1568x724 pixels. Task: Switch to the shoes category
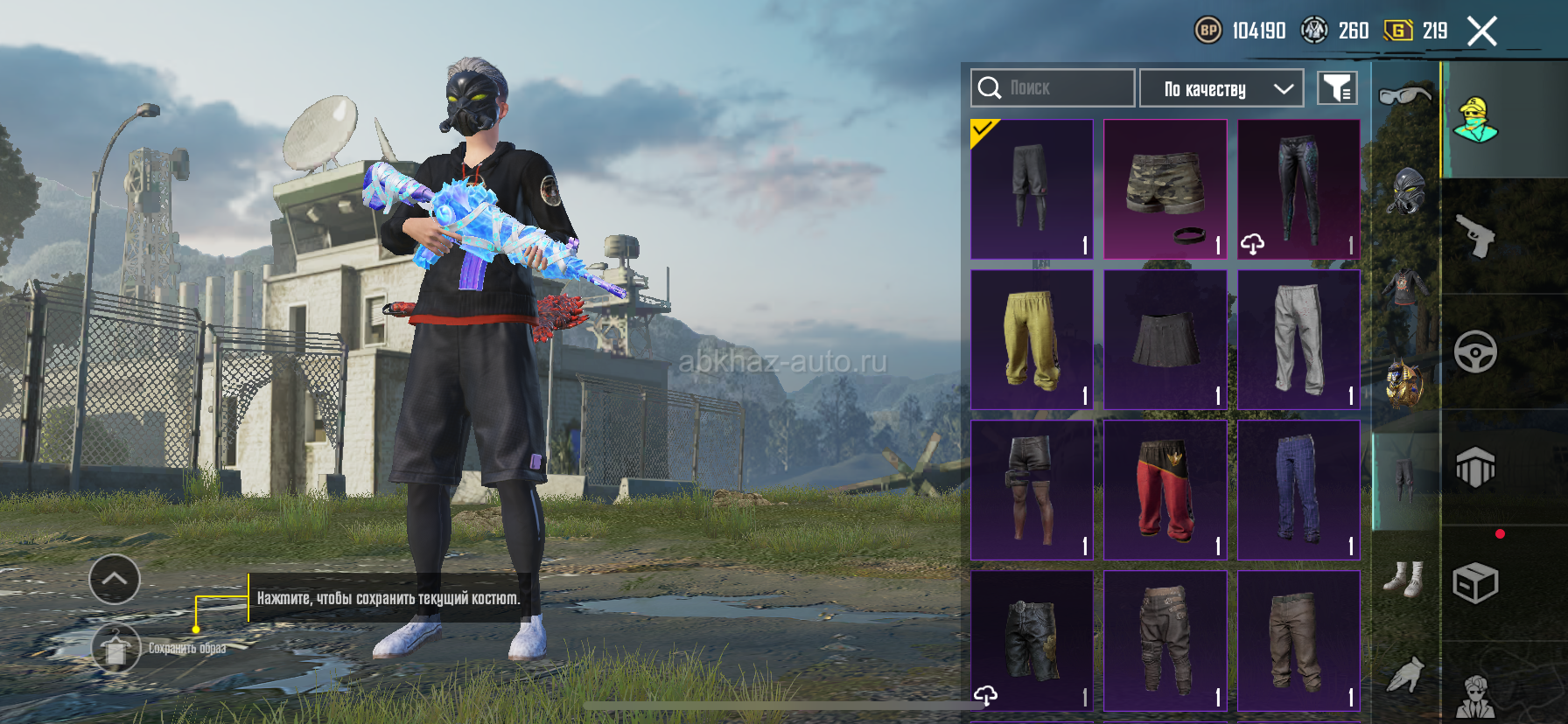click(1405, 579)
